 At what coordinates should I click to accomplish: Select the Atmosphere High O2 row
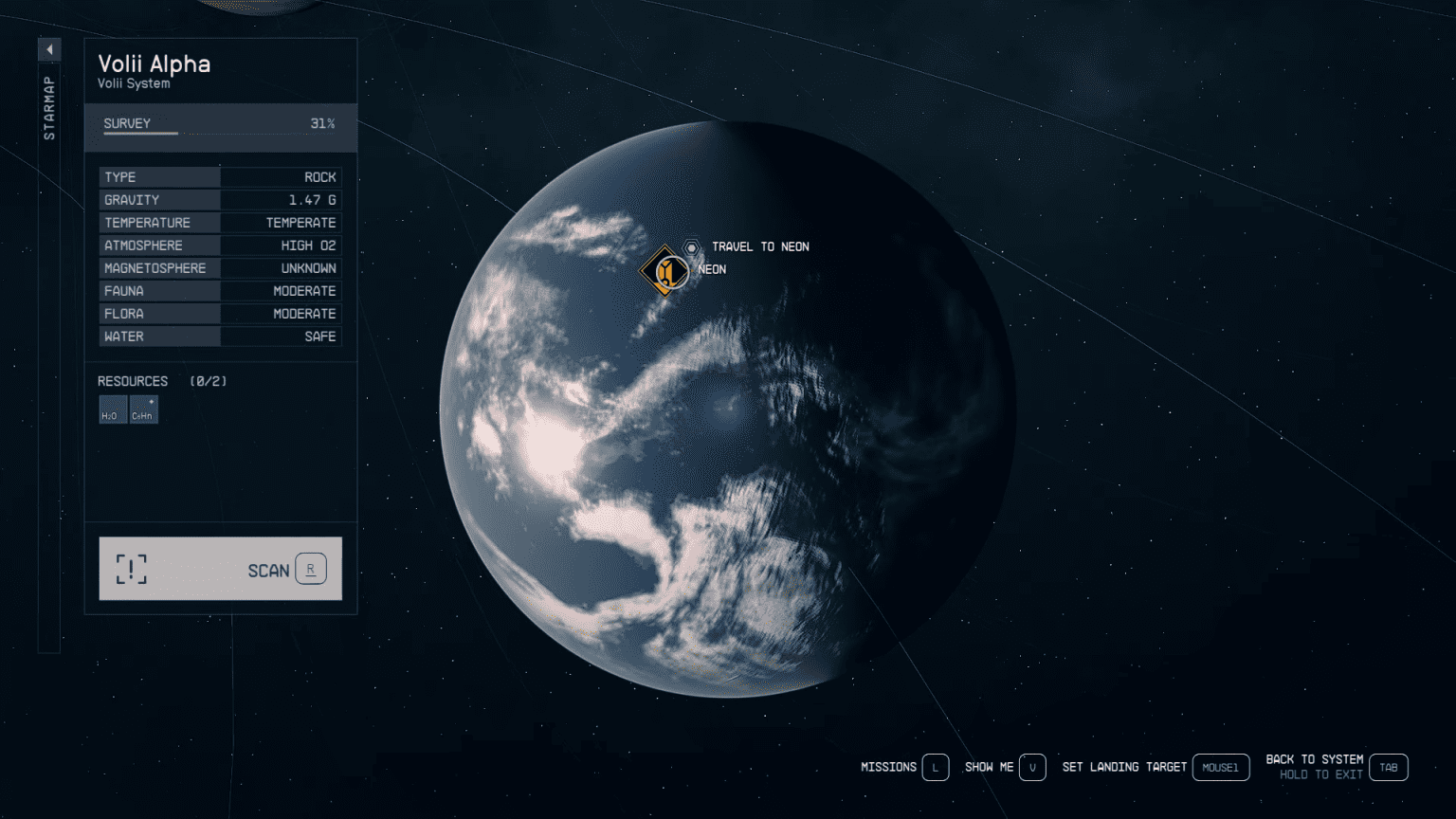tap(220, 245)
